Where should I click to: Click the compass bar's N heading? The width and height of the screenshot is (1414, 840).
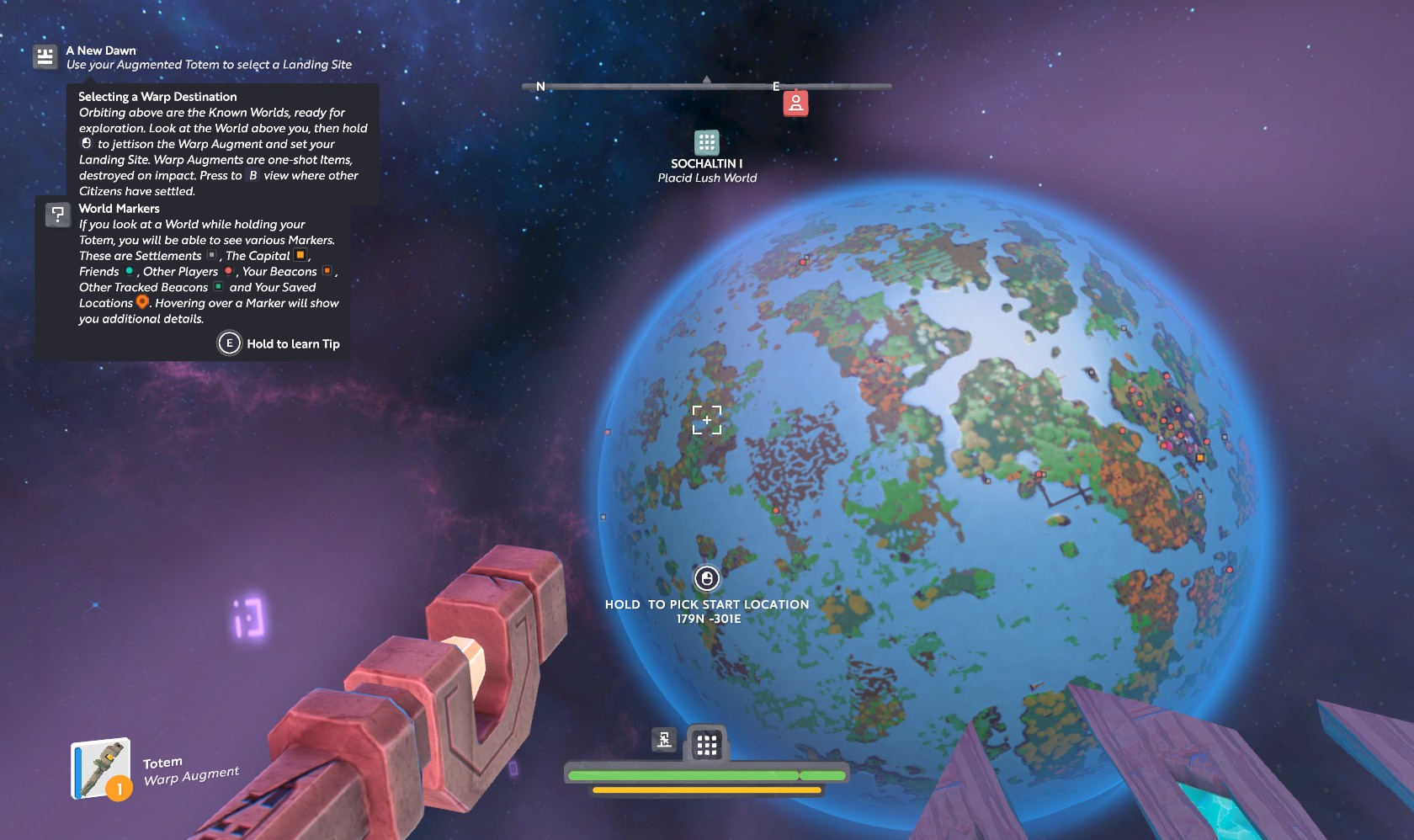540,87
